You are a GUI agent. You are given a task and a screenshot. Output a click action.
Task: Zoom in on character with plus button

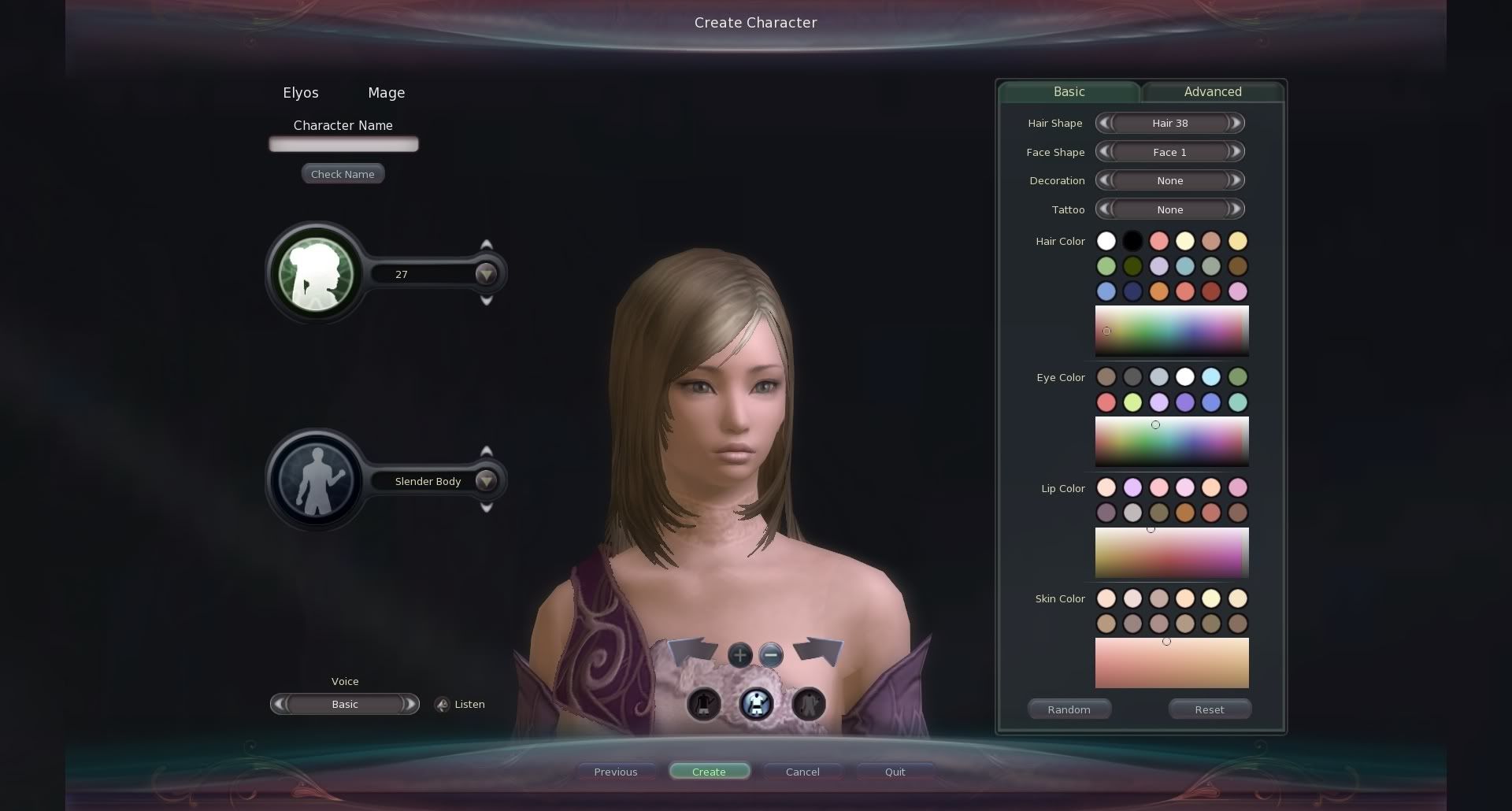[x=739, y=655]
